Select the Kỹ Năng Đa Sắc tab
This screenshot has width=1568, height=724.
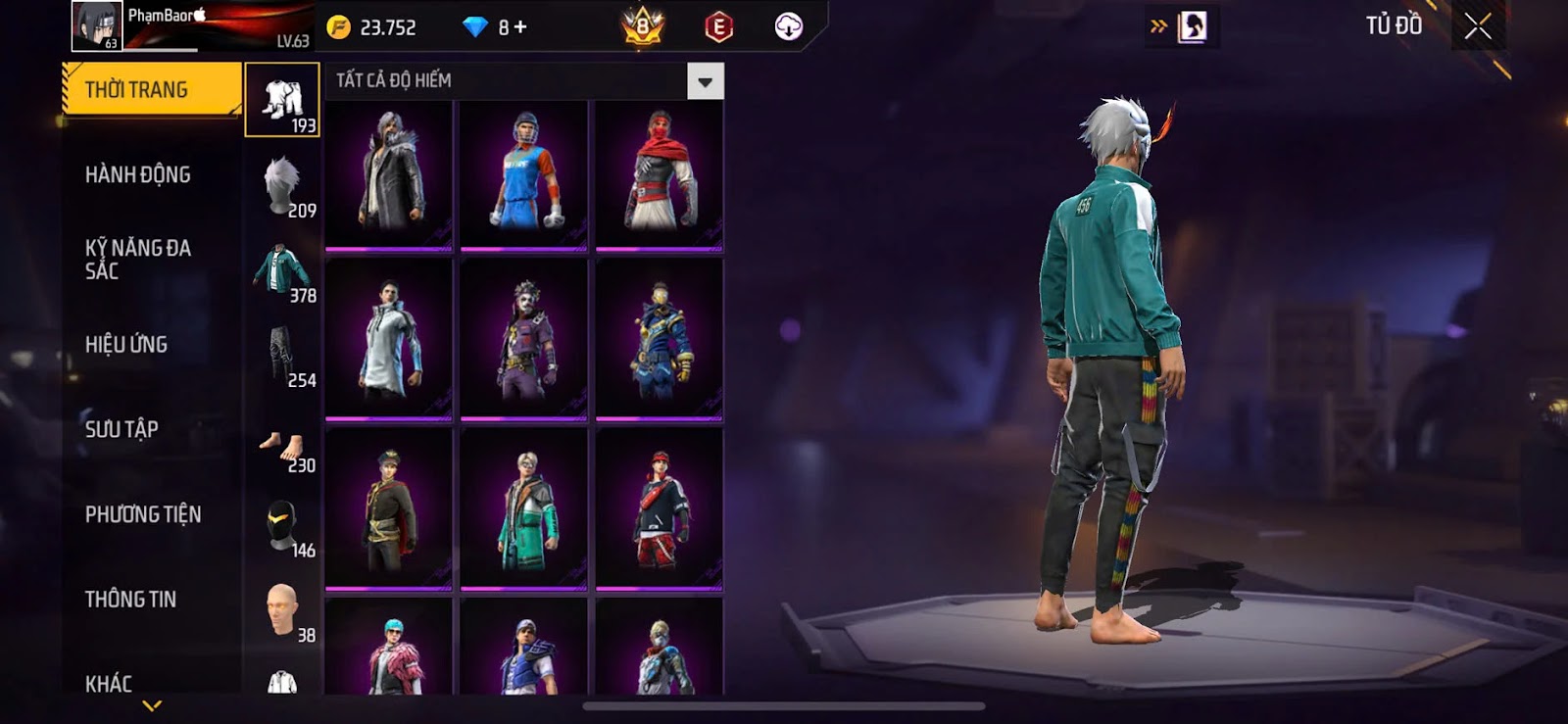pyautogui.click(x=138, y=260)
